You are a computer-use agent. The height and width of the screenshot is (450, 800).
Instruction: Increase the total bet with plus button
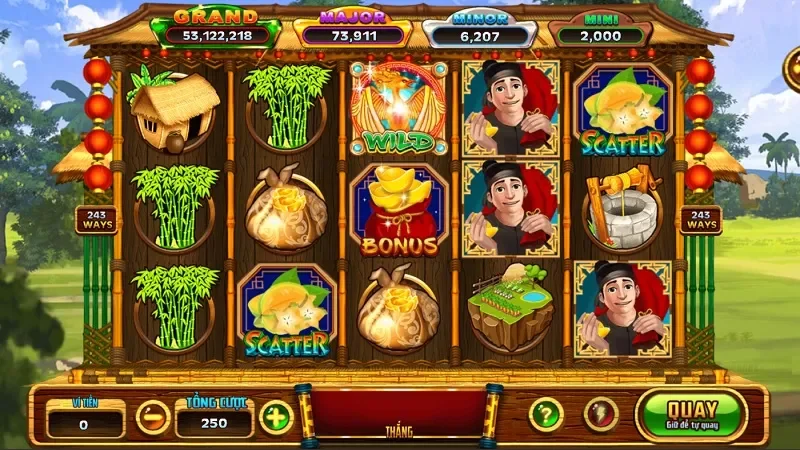(276, 416)
